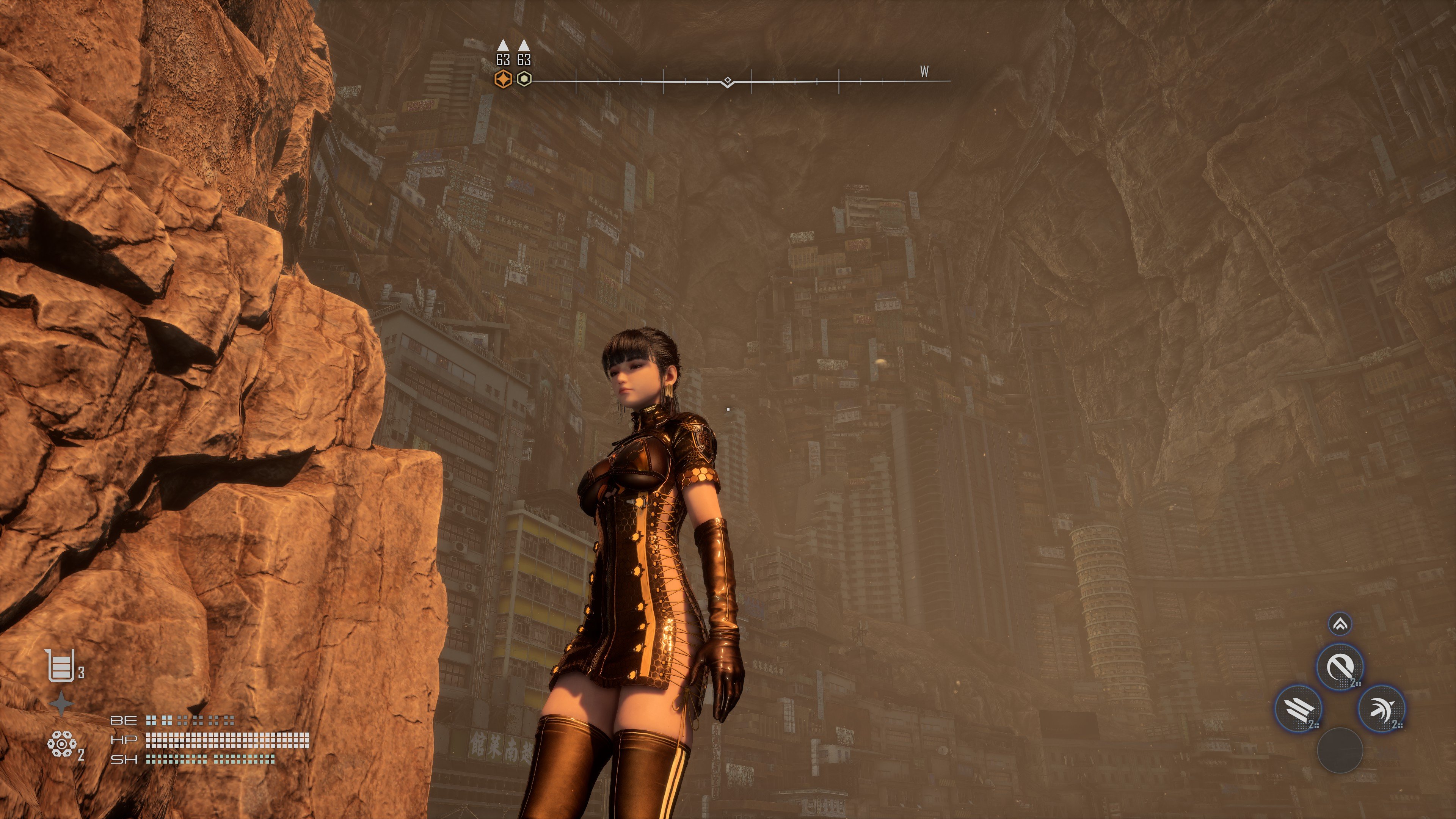Activate the curved blade slash skill
Viewport: 1456px width, 819px height.
[1340, 667]
